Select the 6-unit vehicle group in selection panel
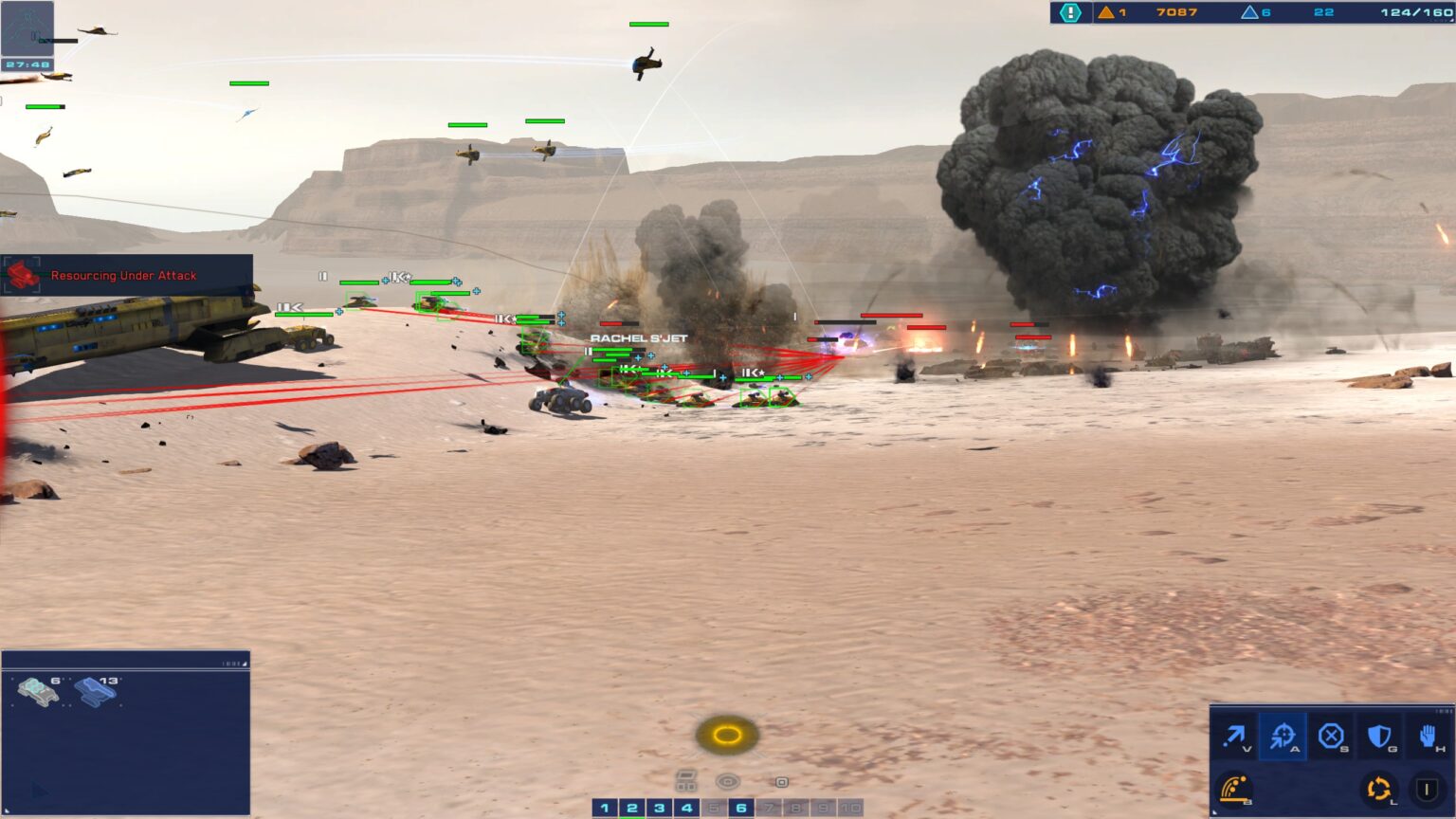This screenshot has height=819, width=1456. tap(39, 692)
